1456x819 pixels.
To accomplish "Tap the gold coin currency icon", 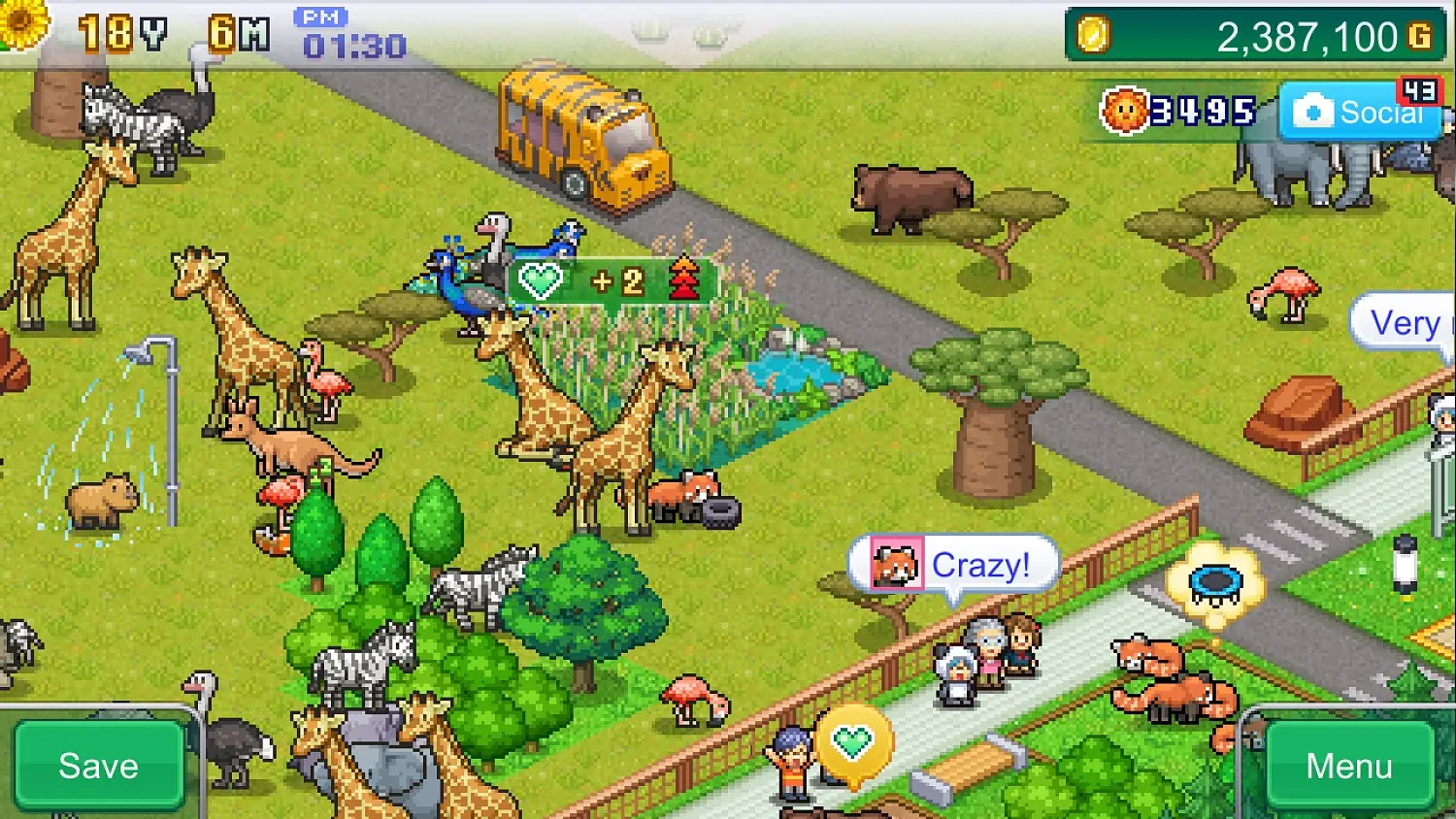I will pos(1094,36).
